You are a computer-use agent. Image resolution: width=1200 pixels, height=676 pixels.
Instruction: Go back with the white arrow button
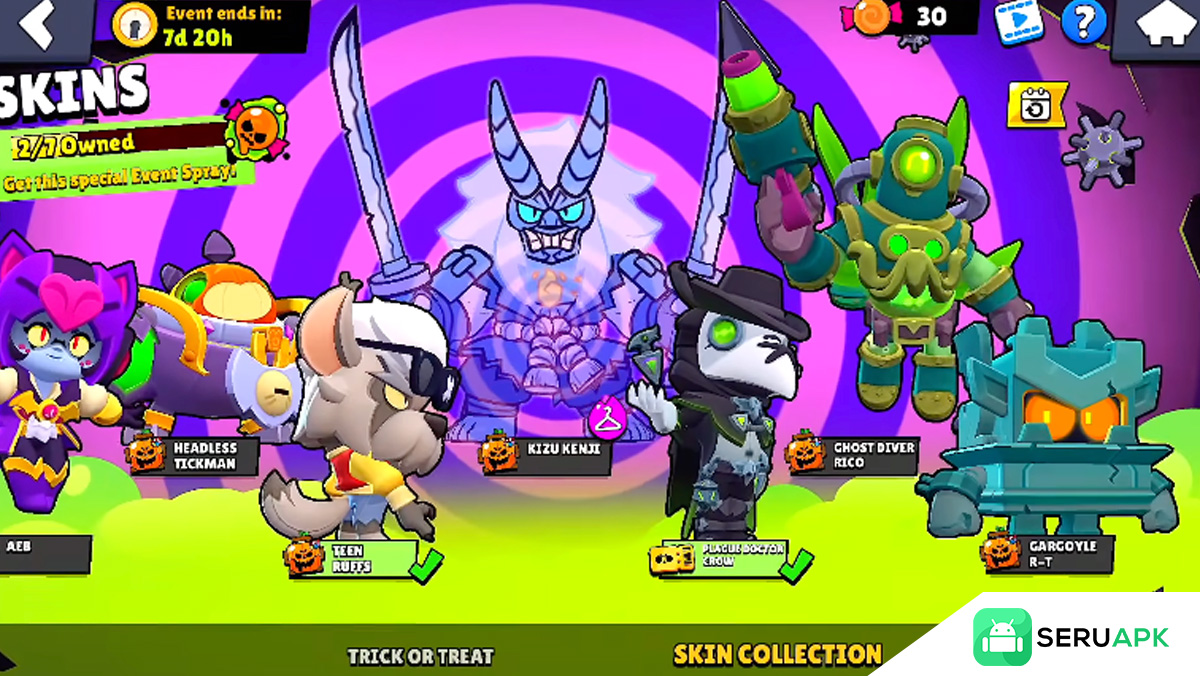pyautogui.click(x=40, y=27)
